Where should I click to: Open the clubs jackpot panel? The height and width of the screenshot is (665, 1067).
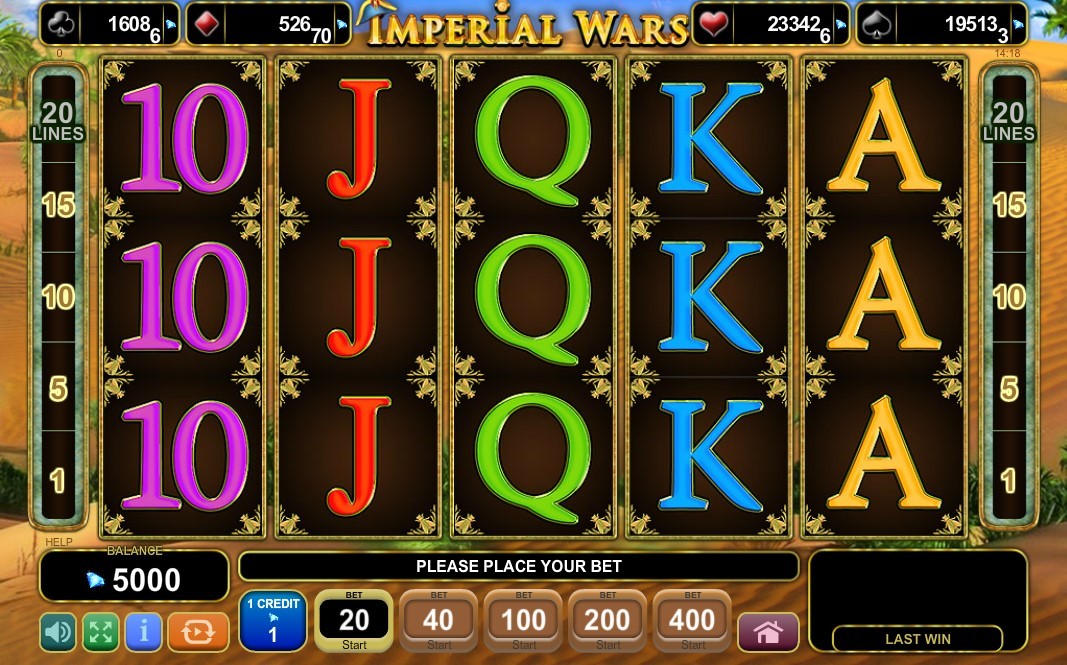coord(110,25)
